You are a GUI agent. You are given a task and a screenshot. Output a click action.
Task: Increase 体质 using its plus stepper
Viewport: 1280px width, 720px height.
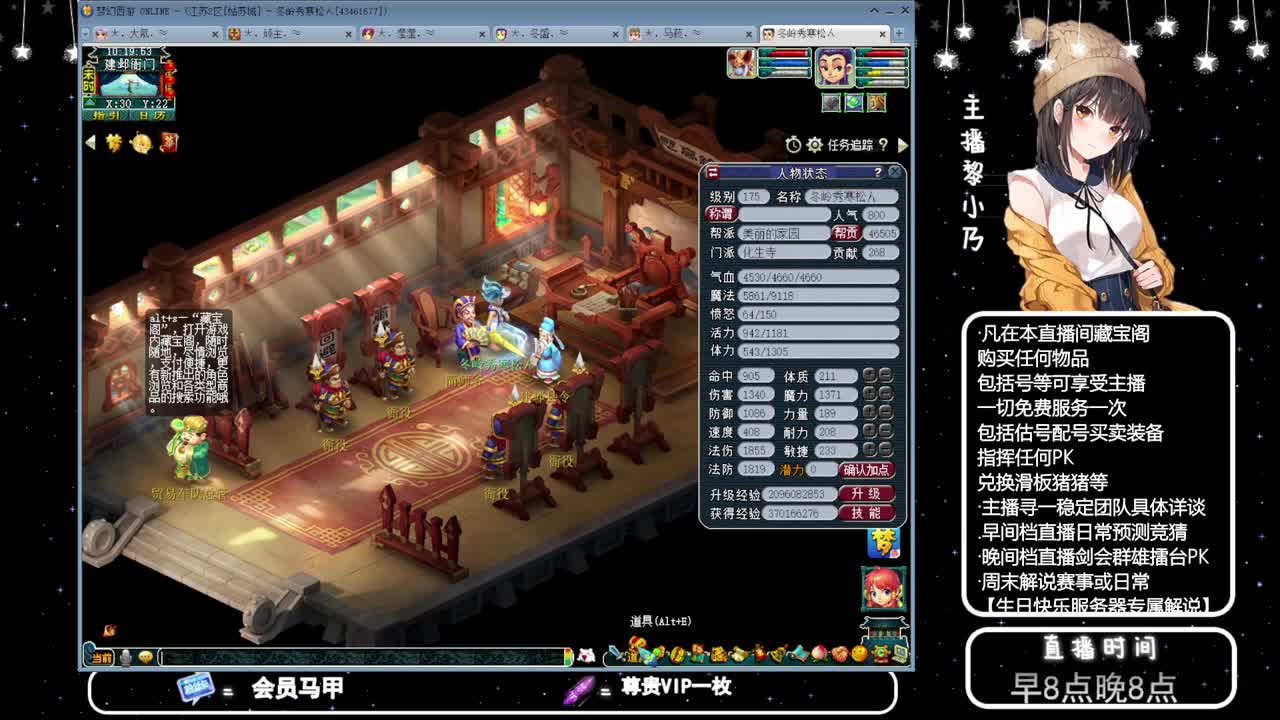pos(869,375)
